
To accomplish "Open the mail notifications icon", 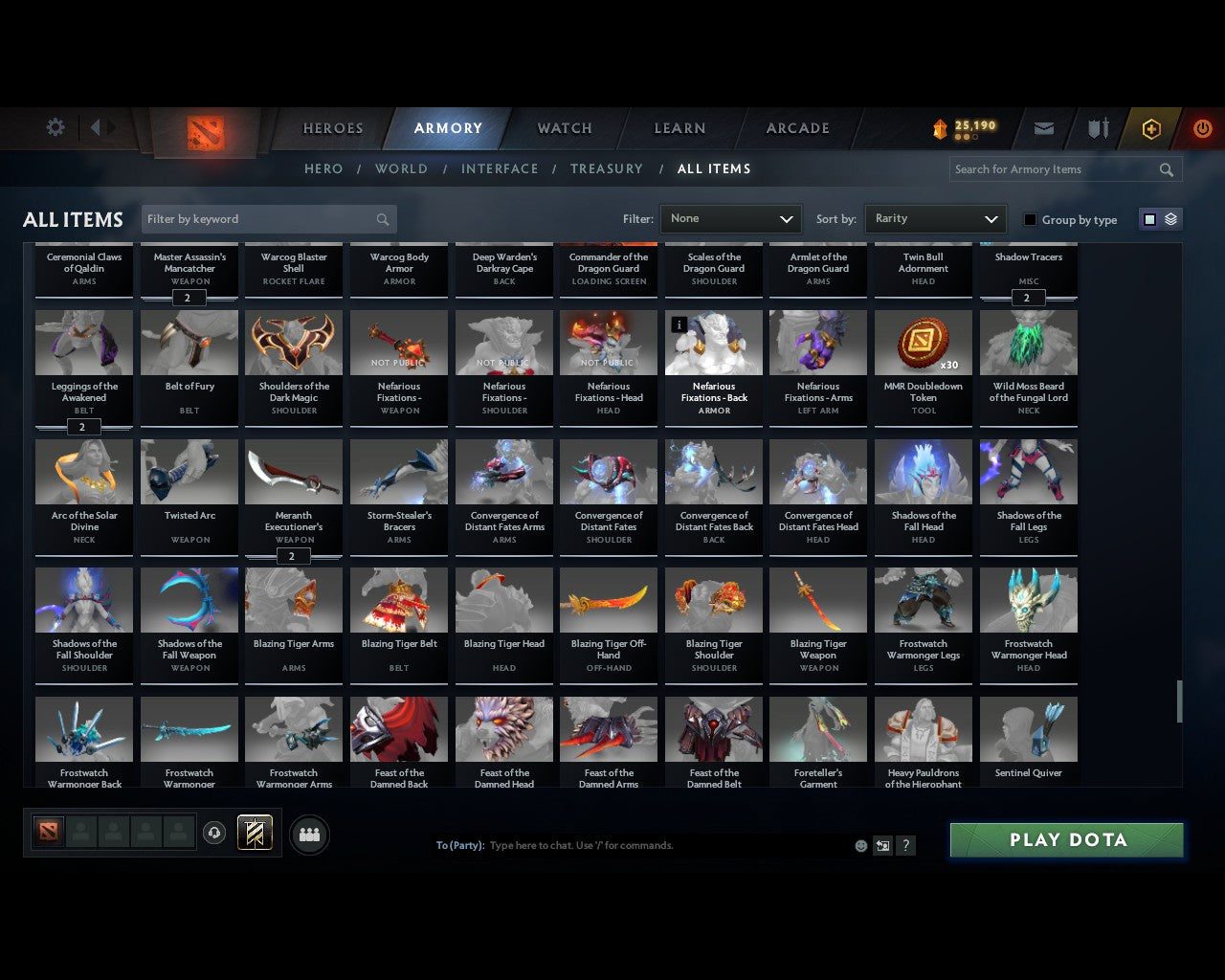I will pos(1043,128).
